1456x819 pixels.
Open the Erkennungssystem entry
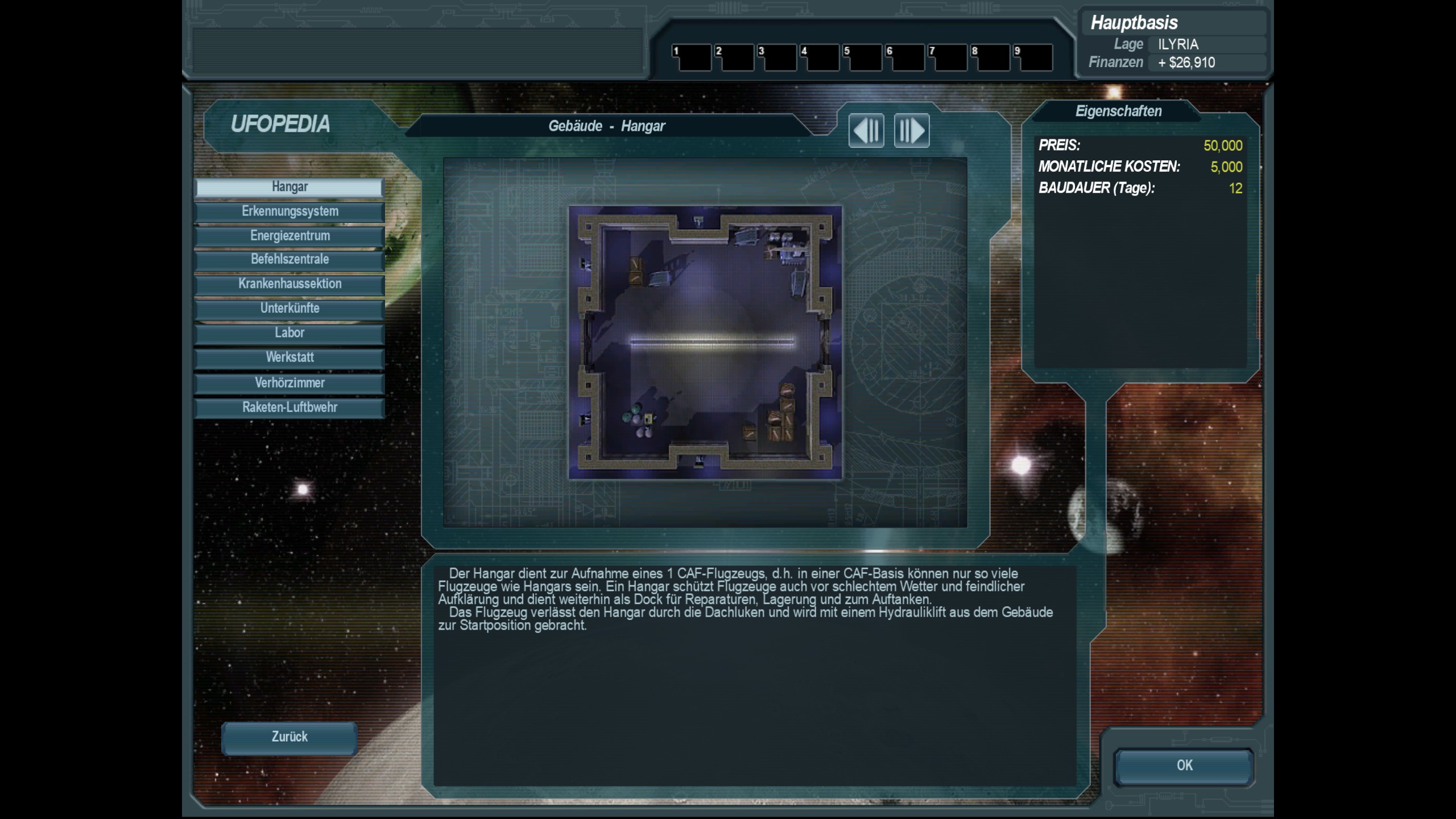[289, 212]
